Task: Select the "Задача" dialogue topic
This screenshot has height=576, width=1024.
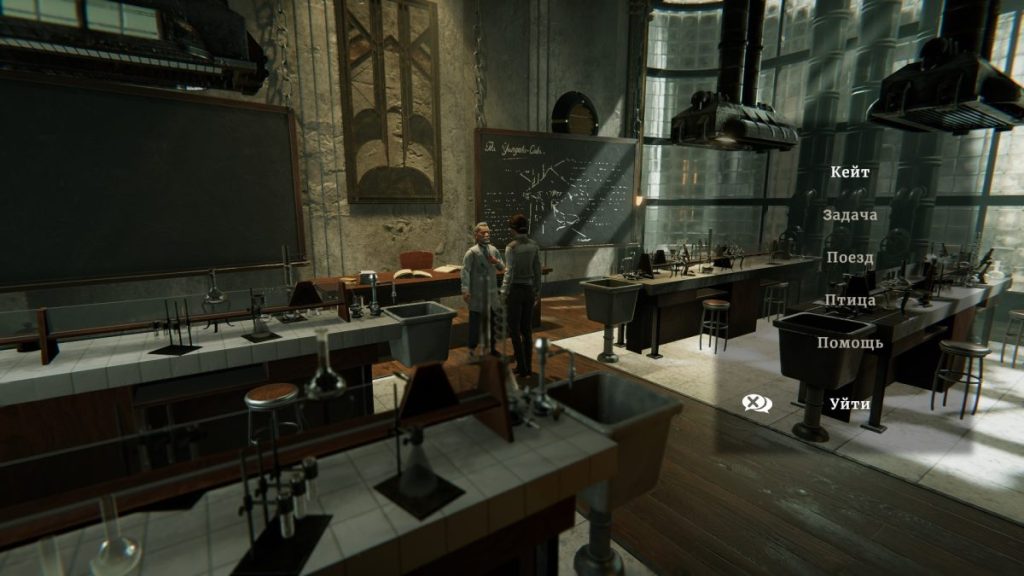Action: point(850,215)
